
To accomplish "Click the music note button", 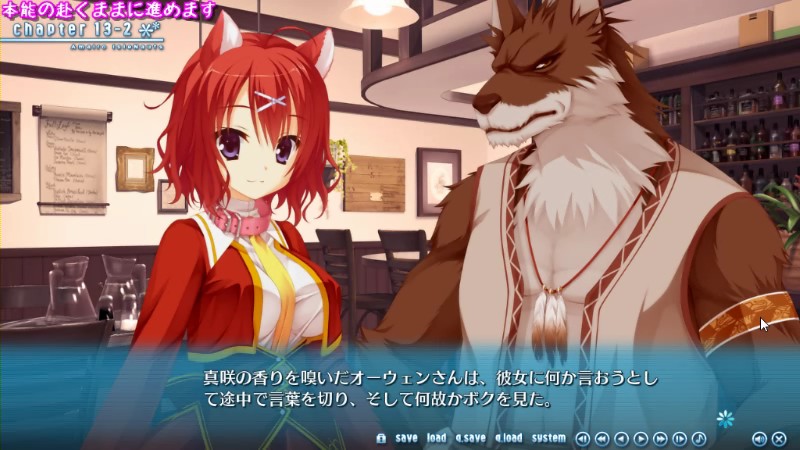I will [x=699, y=438].
